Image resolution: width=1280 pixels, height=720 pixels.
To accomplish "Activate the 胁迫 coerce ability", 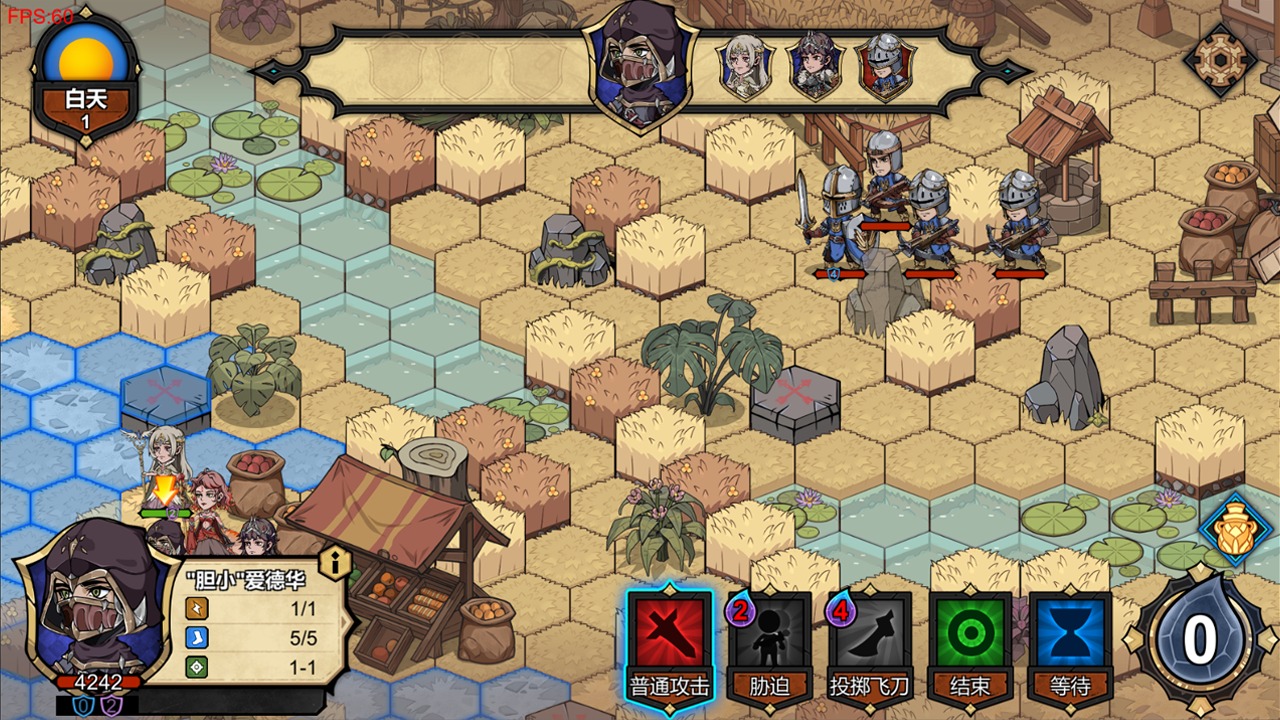I will click(x=769, y=638).
